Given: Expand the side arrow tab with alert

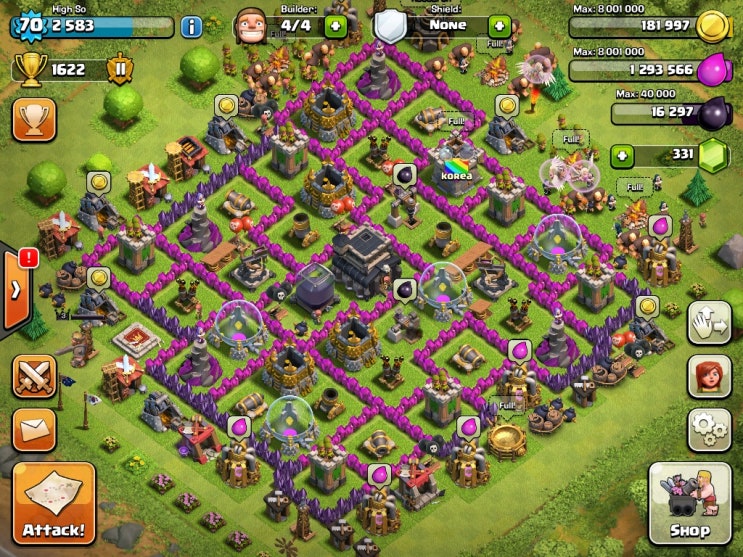Looking at the screenshot, I should point(17,288).
